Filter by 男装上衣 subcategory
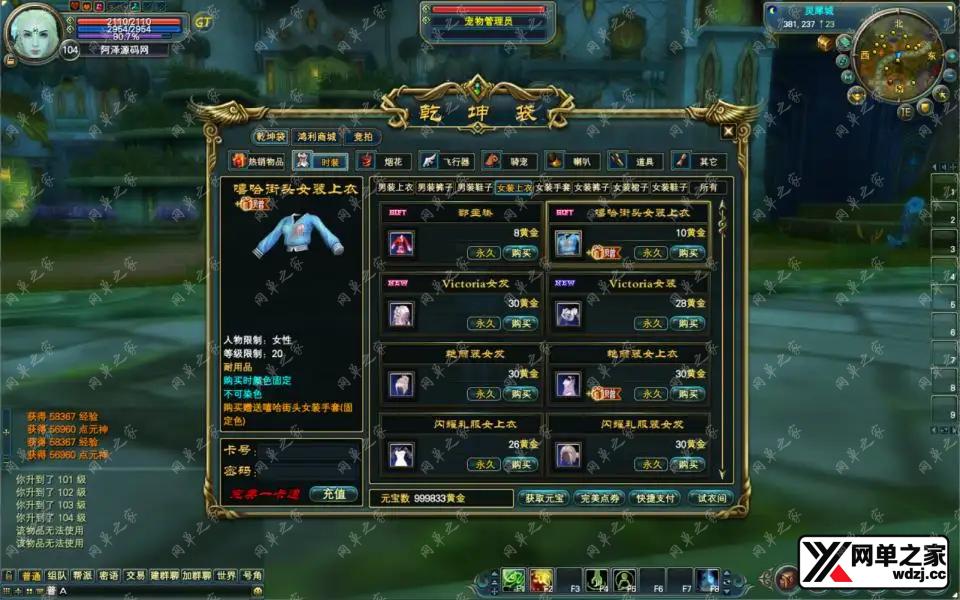960x600 pixels. [x=395, y=187]
